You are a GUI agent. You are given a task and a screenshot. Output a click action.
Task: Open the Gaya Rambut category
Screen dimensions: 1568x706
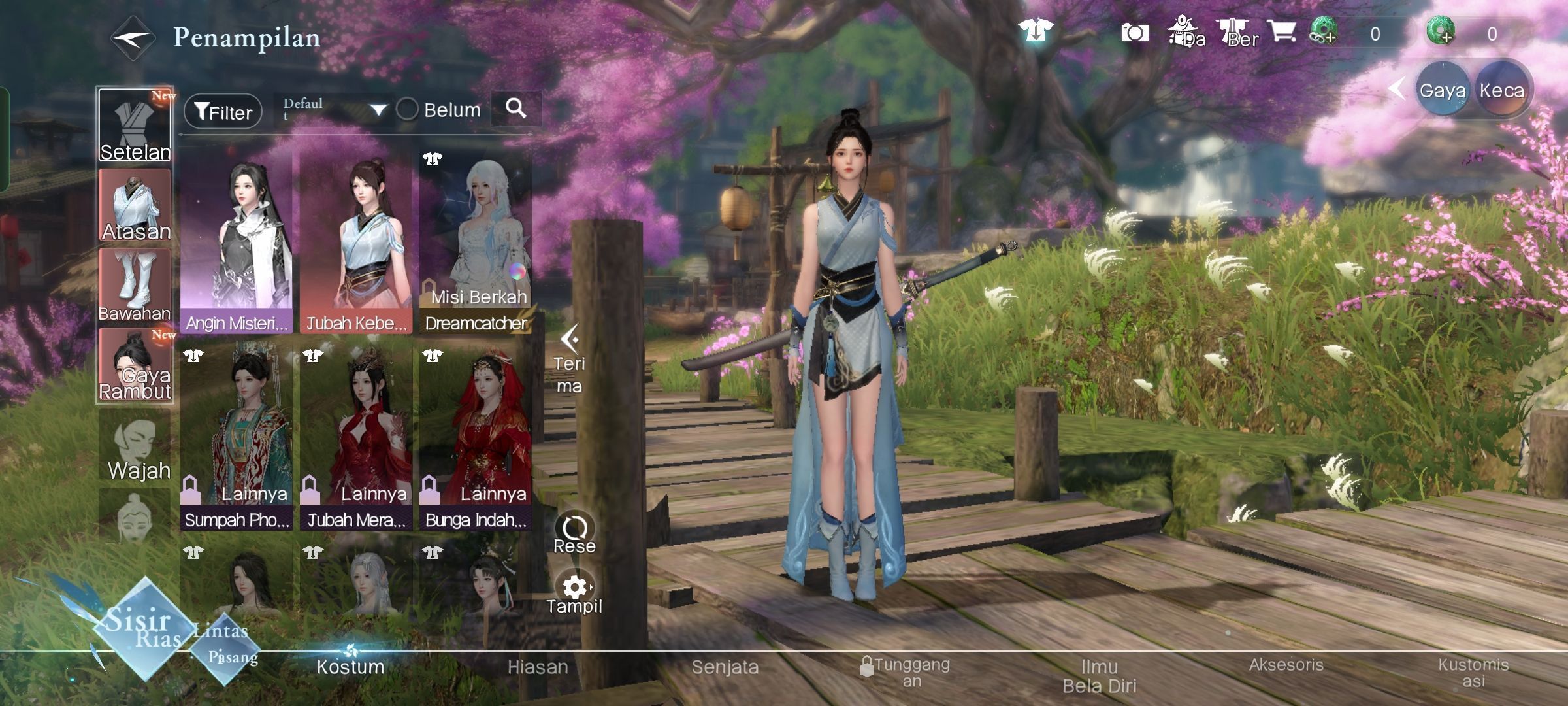135,365
